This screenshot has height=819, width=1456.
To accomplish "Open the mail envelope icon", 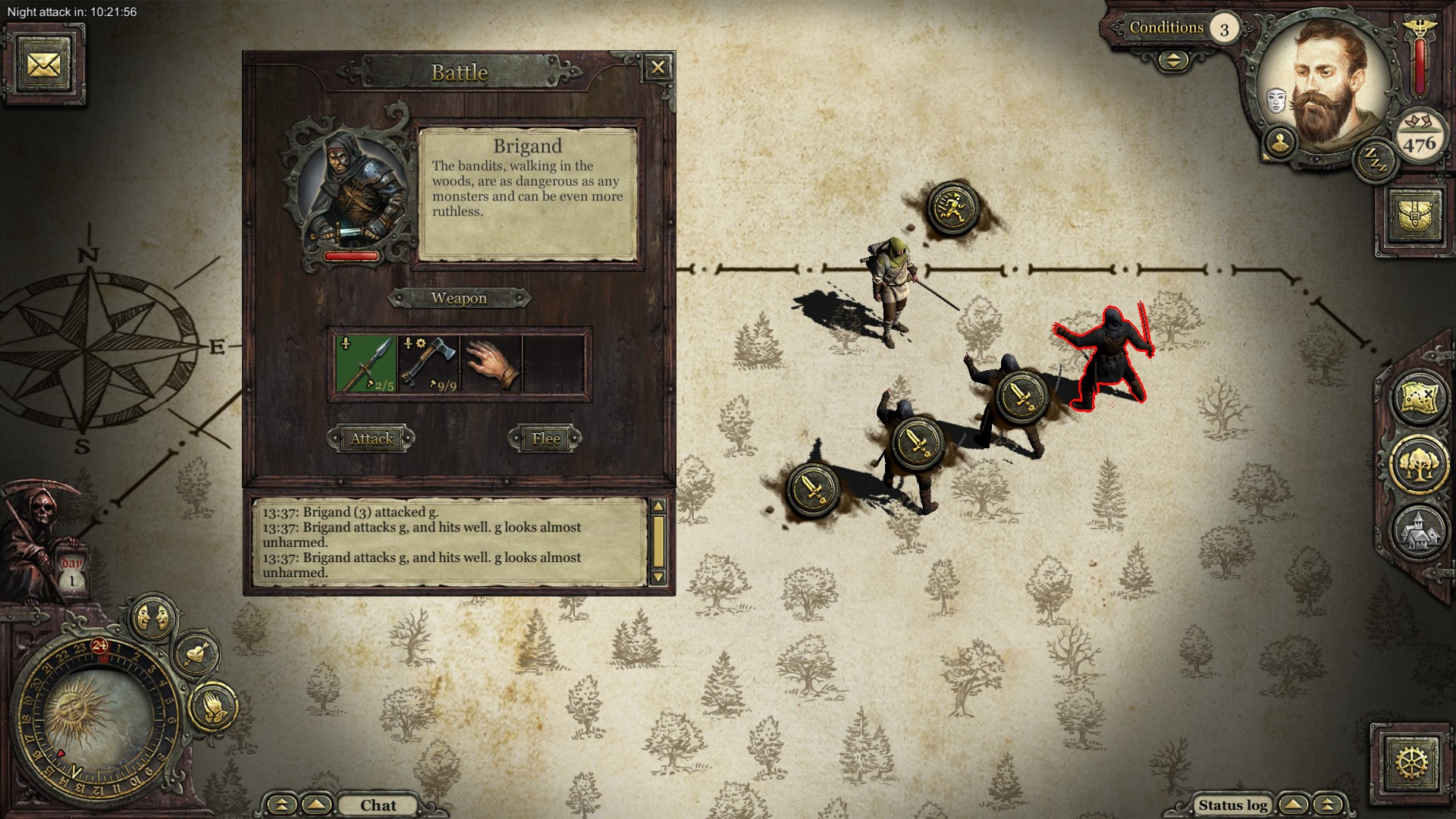I will tap(43, 64).
